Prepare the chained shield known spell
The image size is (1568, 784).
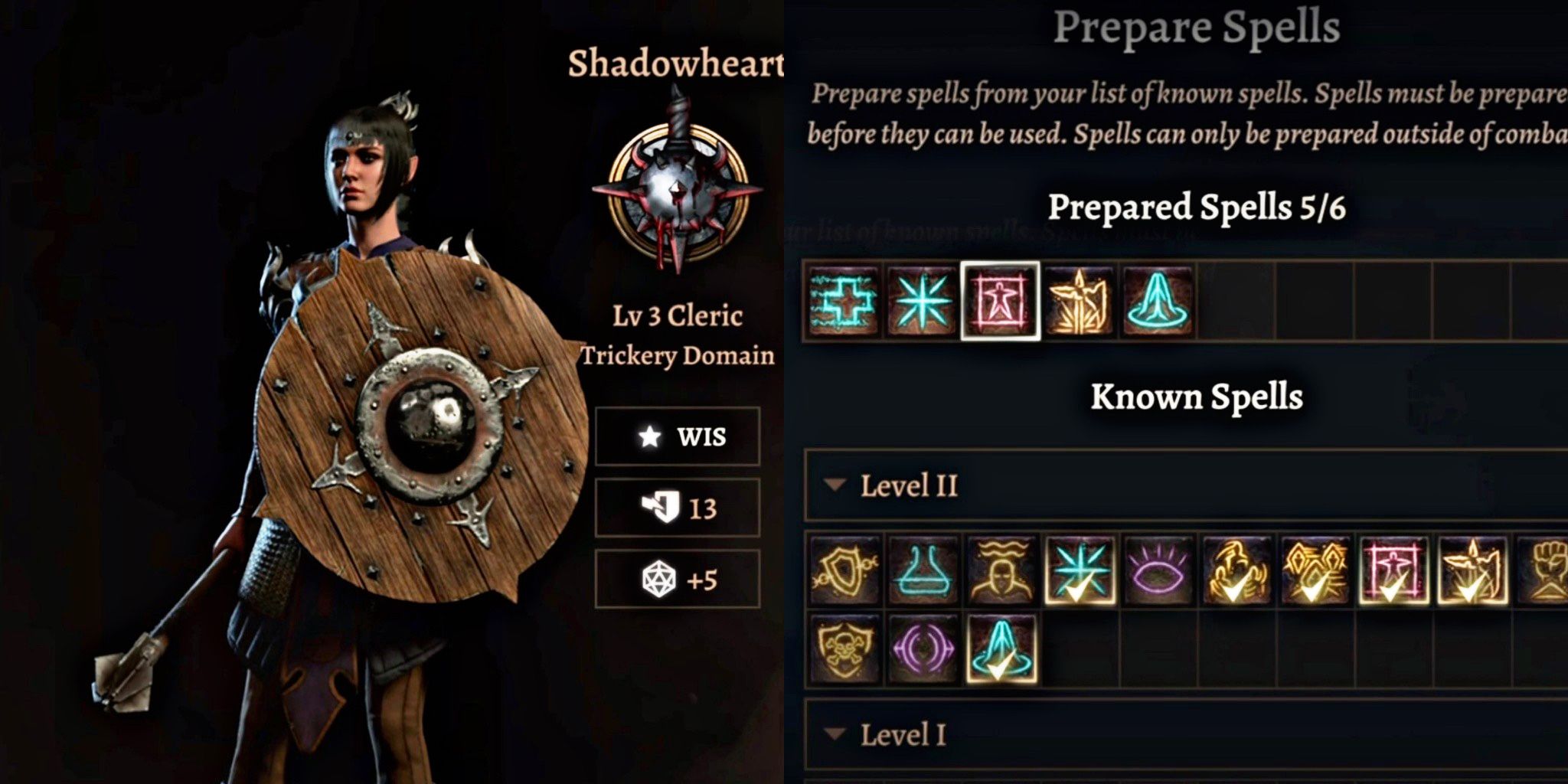[x=844, y=570]
